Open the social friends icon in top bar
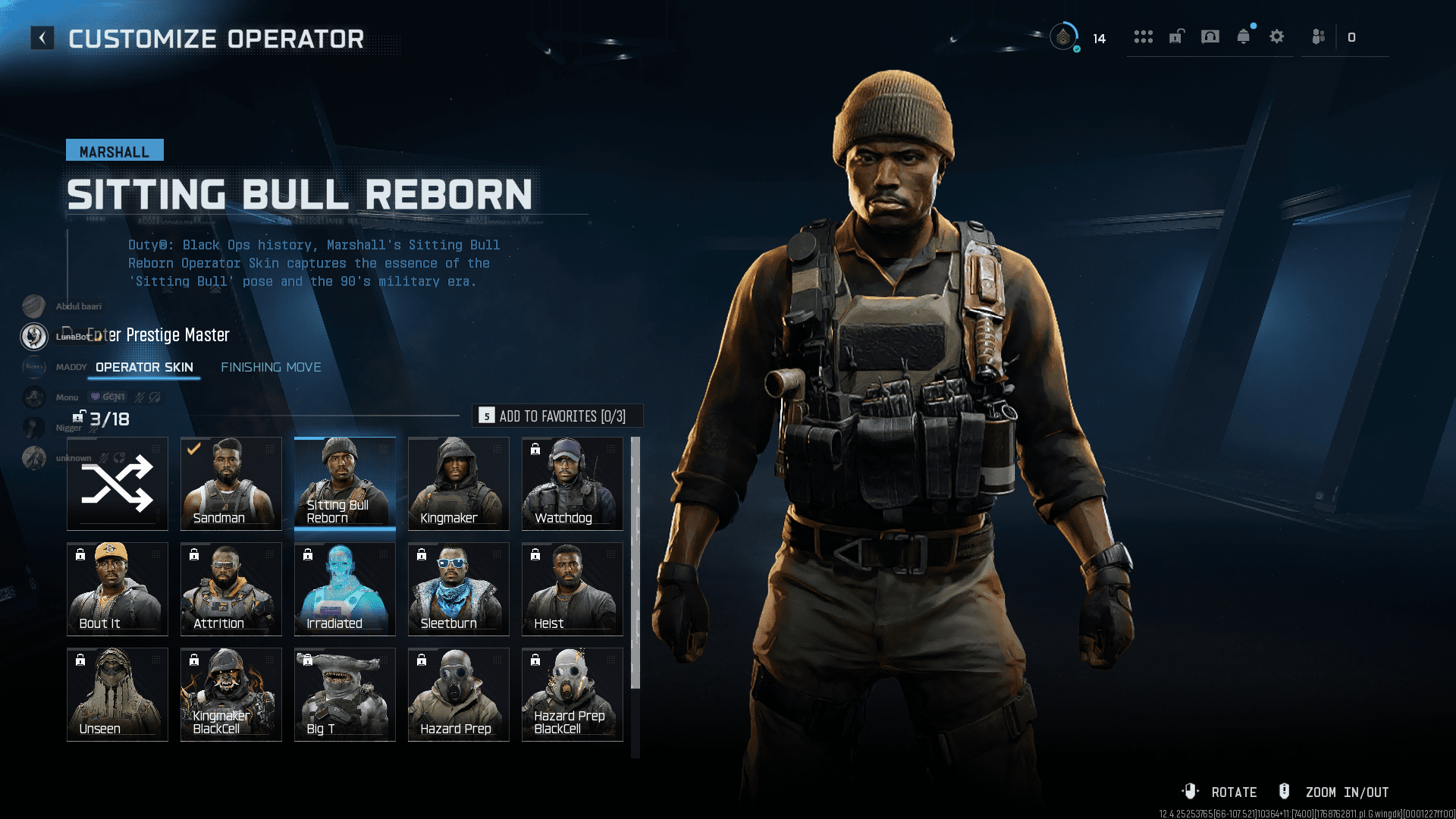Image resolution: width=1456 pixels, height=819 pixels. click(1317, 36)
